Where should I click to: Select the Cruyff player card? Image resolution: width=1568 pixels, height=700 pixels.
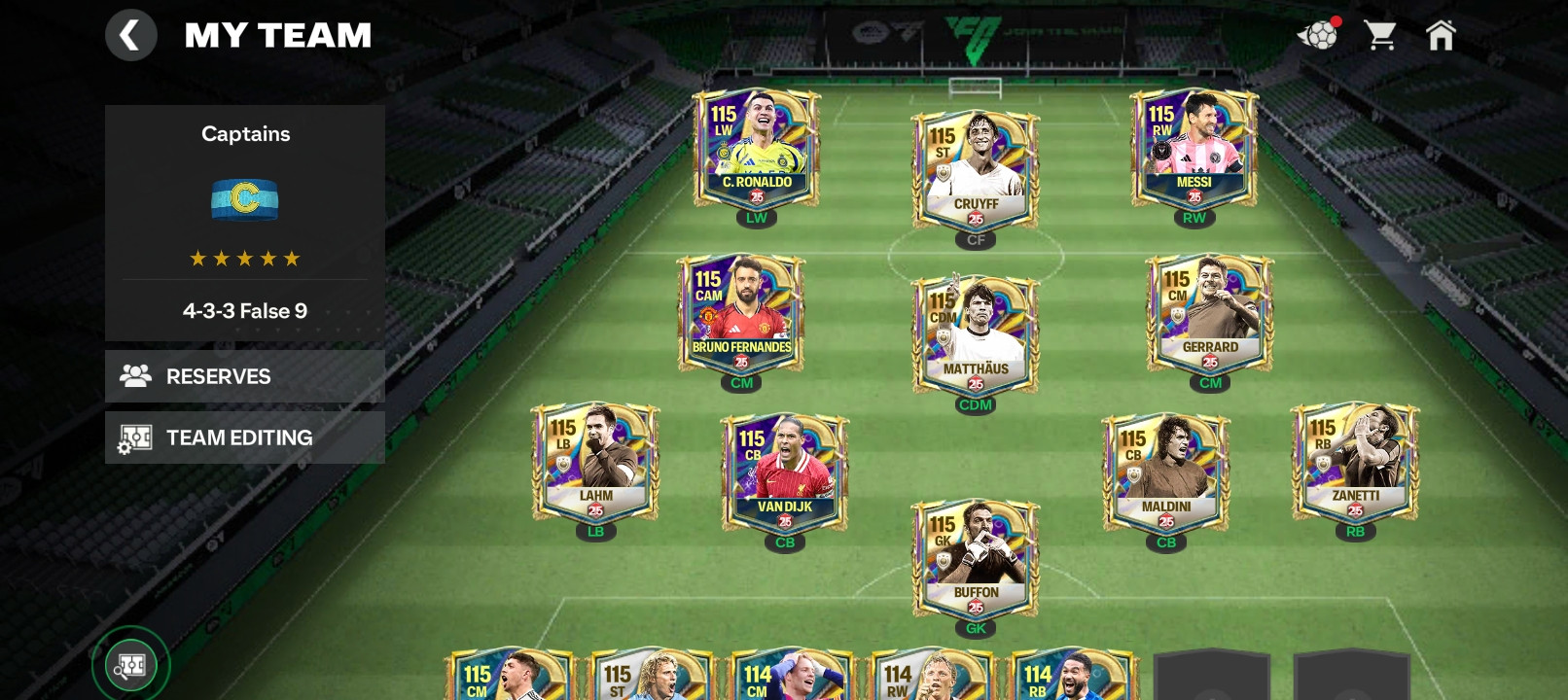(975, 172)
